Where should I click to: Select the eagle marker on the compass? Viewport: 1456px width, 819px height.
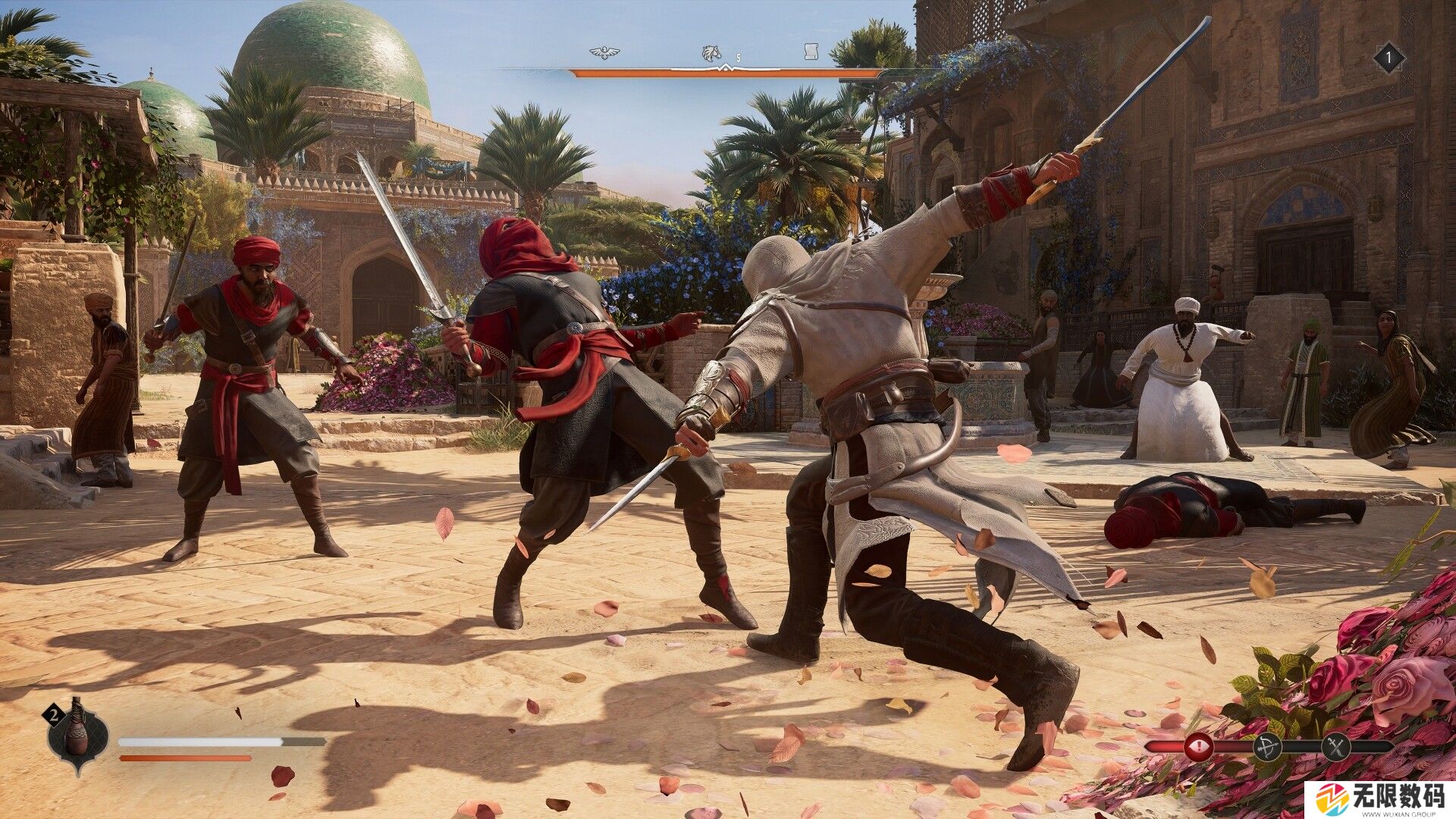tap(604, 52)
